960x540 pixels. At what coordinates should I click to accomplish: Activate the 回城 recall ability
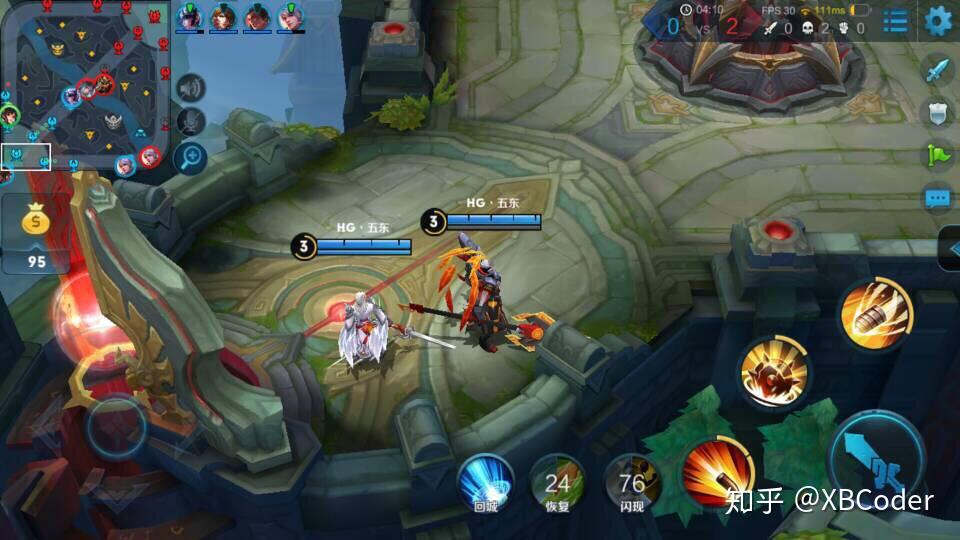[485, 482]
